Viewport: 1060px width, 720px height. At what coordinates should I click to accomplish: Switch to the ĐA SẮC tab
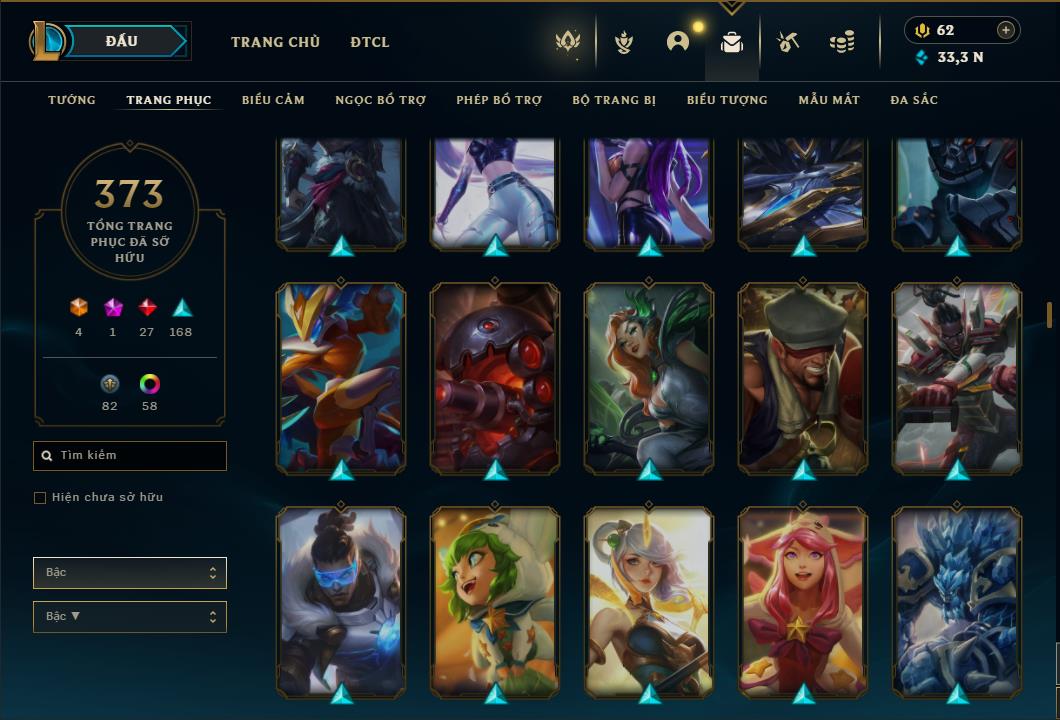coord(914,100)
